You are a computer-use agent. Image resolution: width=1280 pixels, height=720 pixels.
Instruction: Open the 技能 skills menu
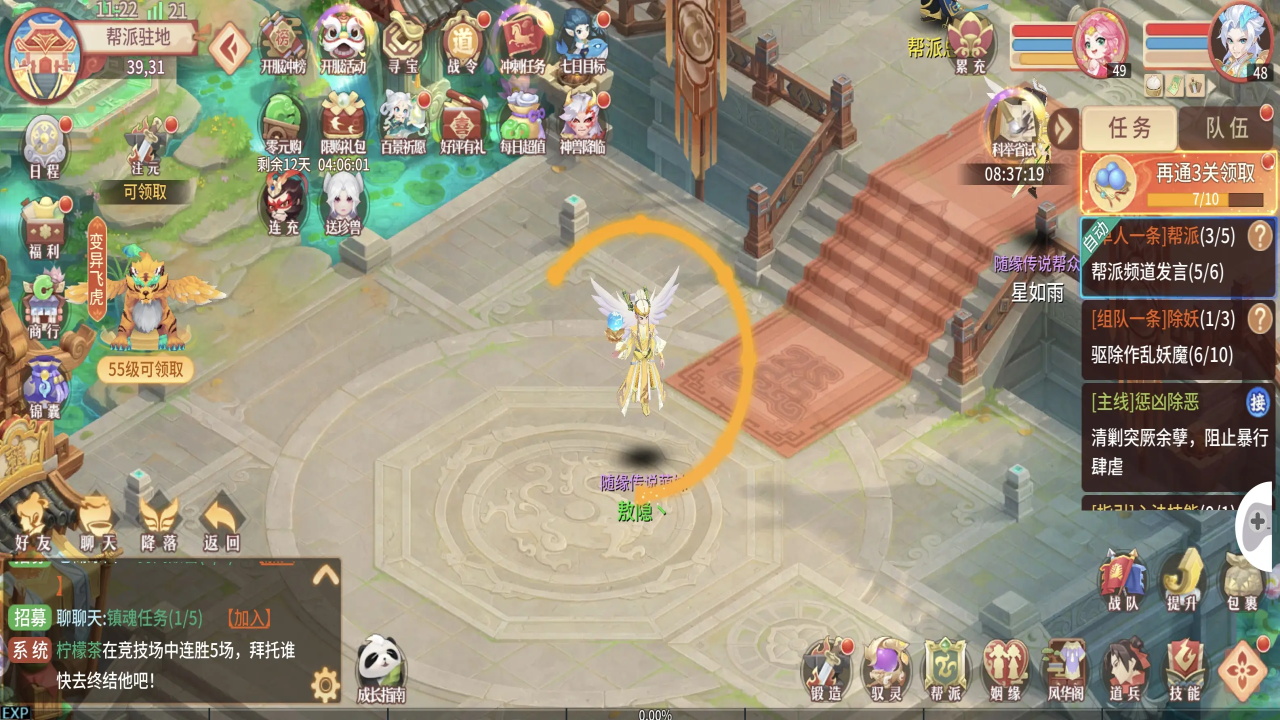[1184, 668]
